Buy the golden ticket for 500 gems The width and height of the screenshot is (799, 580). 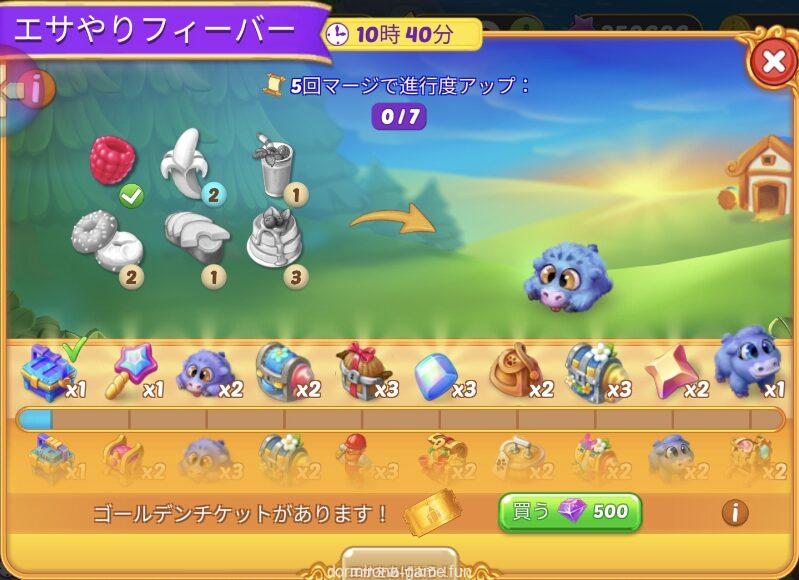pyautogui.click(x=569, y=512)
